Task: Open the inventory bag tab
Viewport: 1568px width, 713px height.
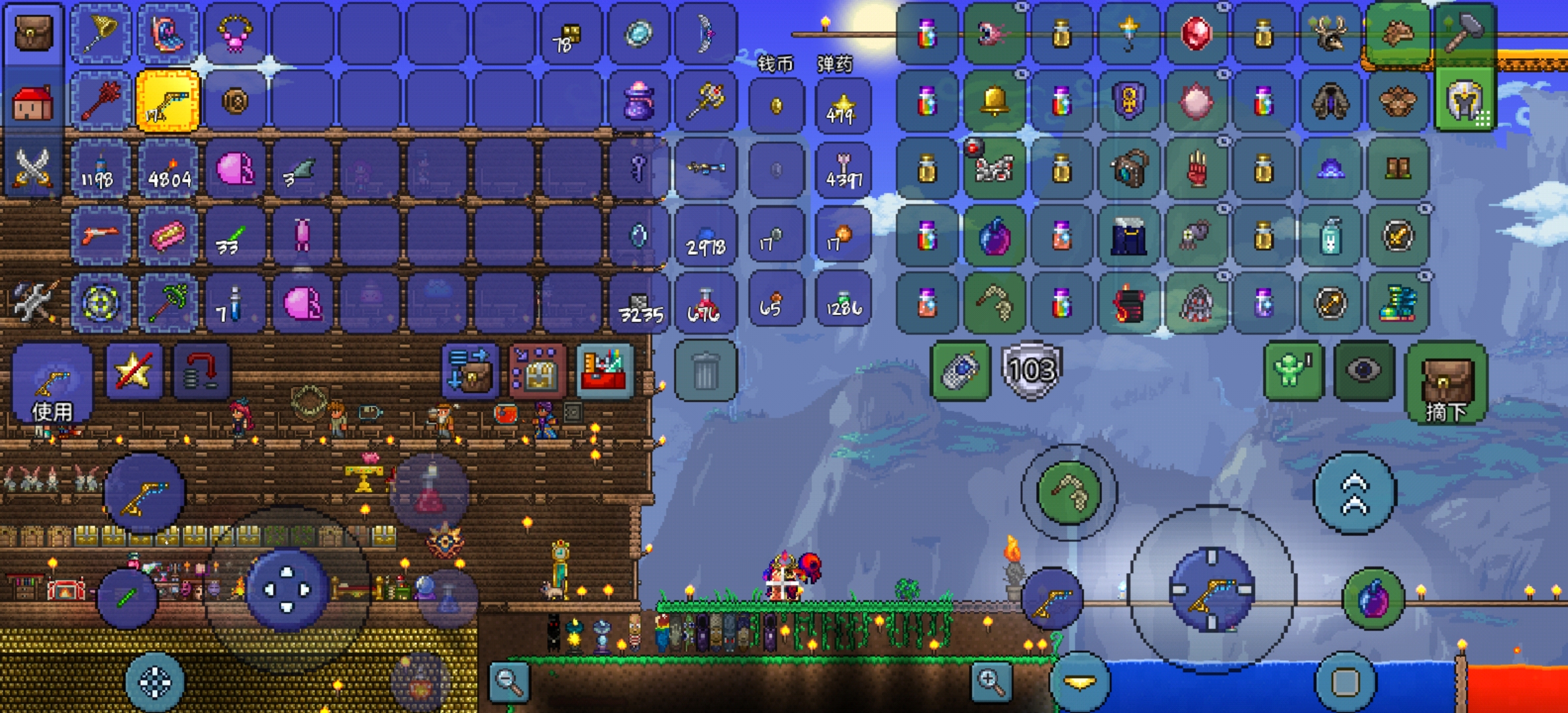Action: (33, 33)
